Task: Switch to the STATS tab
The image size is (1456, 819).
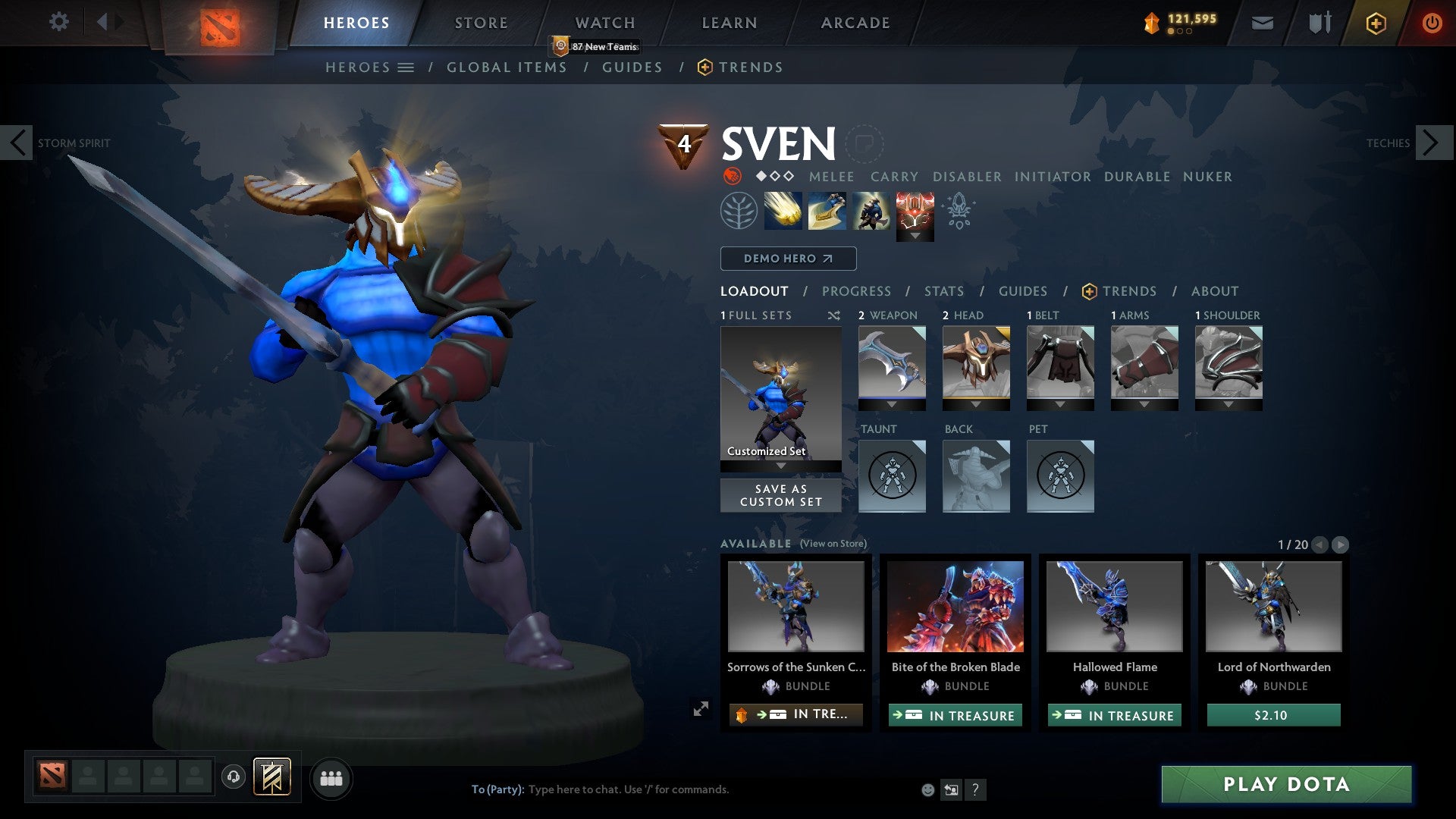Action: pyautogui.click(x=943, y=290)
